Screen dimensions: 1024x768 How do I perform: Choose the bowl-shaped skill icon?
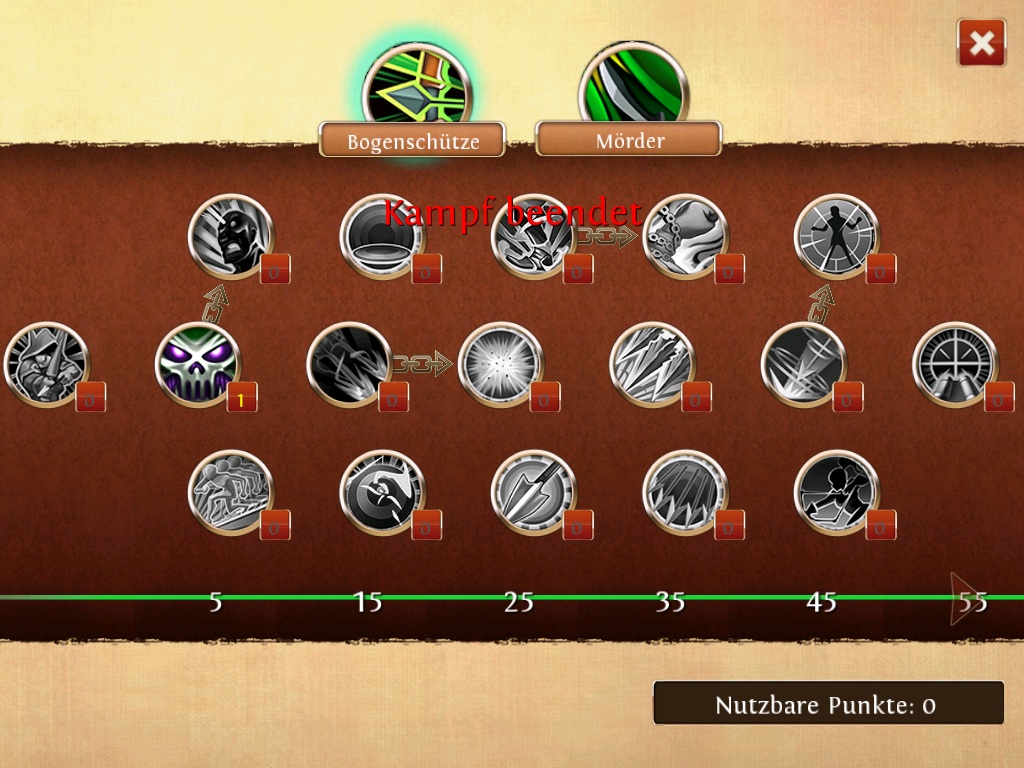click(x=381, y=236)
